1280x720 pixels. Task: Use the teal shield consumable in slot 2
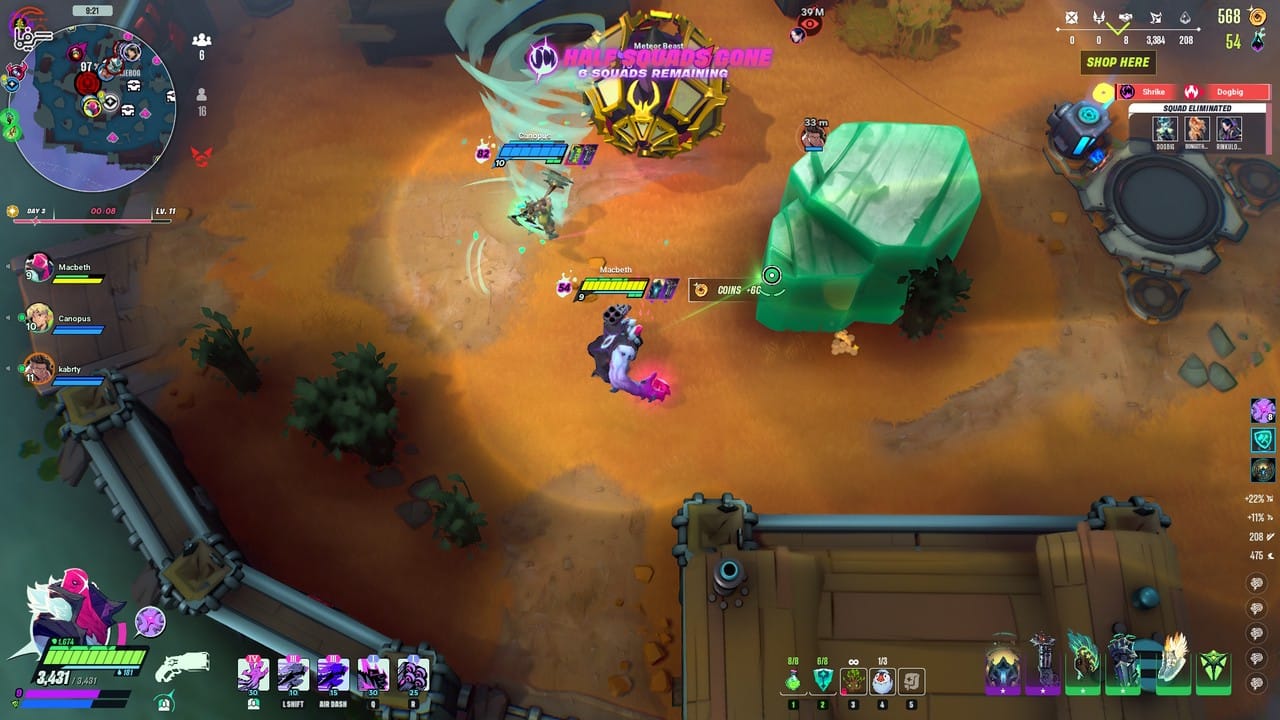[x=822, y=681]
